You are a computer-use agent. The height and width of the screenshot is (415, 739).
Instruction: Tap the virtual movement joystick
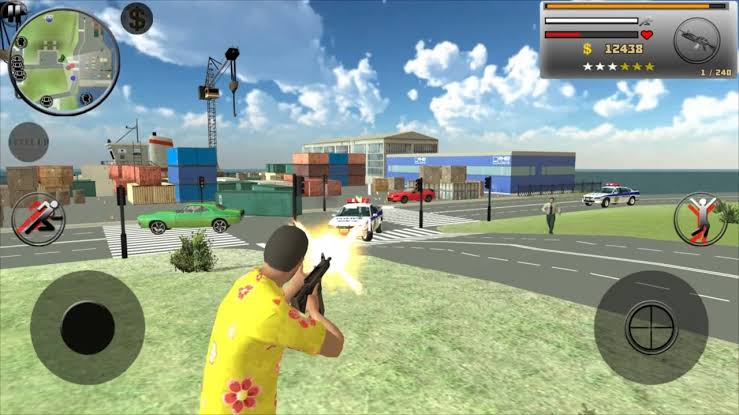pos(87,327)
